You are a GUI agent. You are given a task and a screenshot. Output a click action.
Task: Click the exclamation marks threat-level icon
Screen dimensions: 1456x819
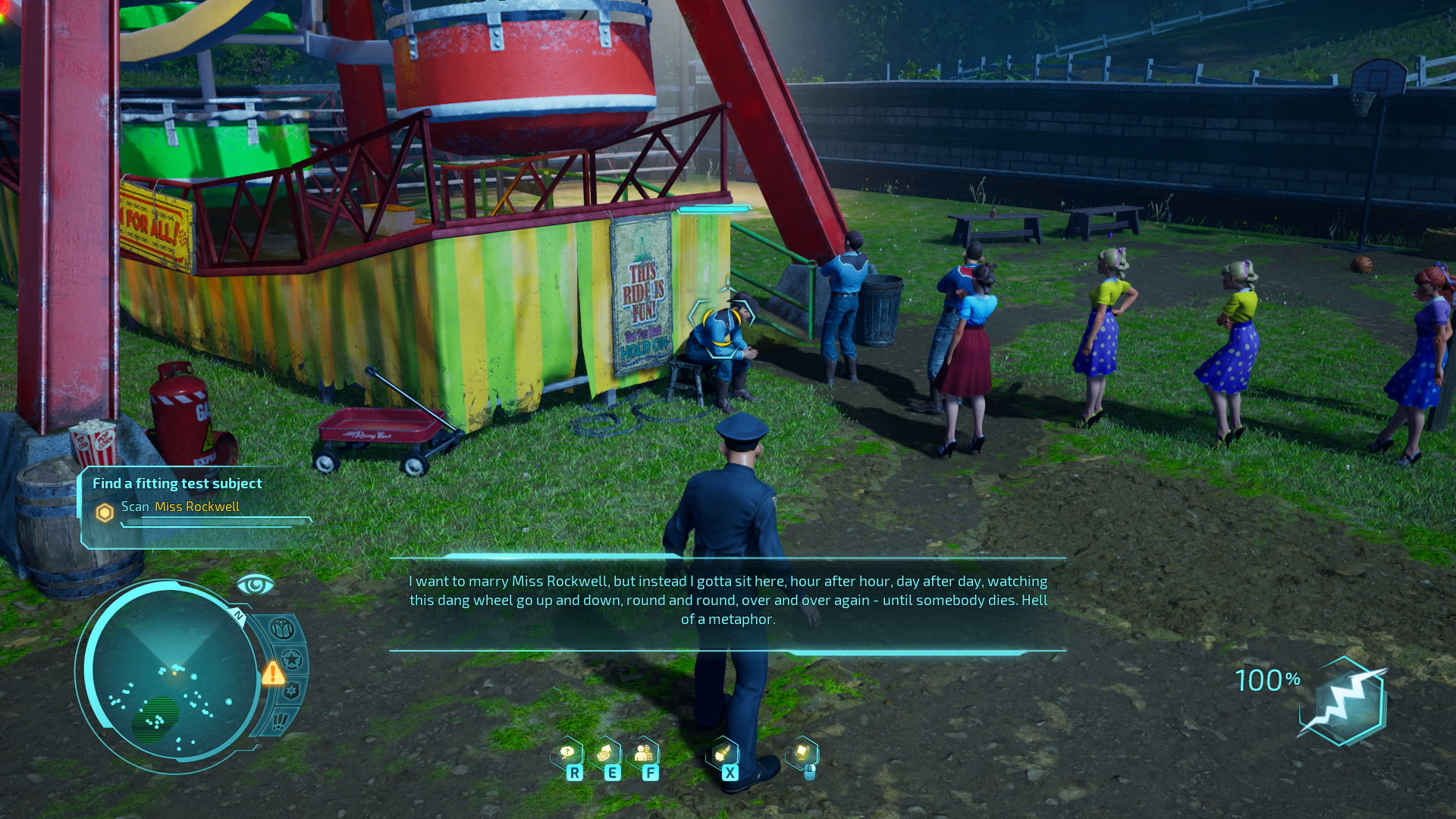[x=281, y=720]
